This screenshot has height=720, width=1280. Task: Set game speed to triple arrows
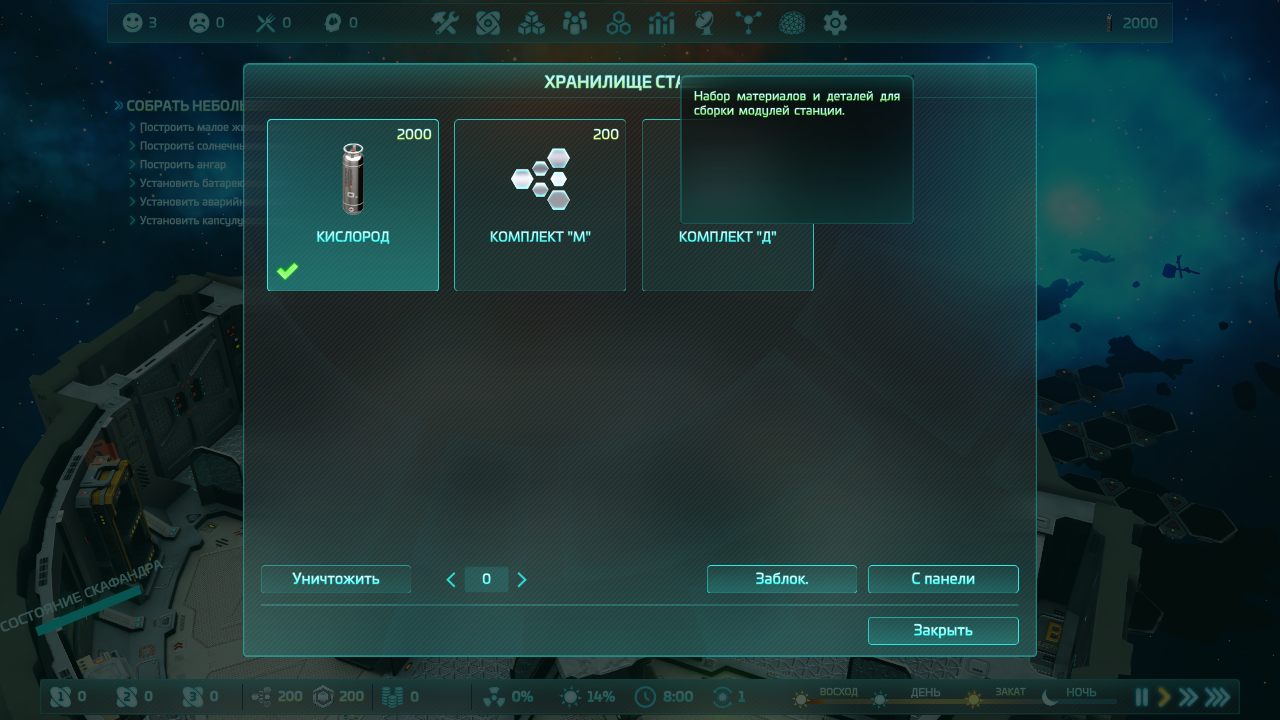(1217, 697)
